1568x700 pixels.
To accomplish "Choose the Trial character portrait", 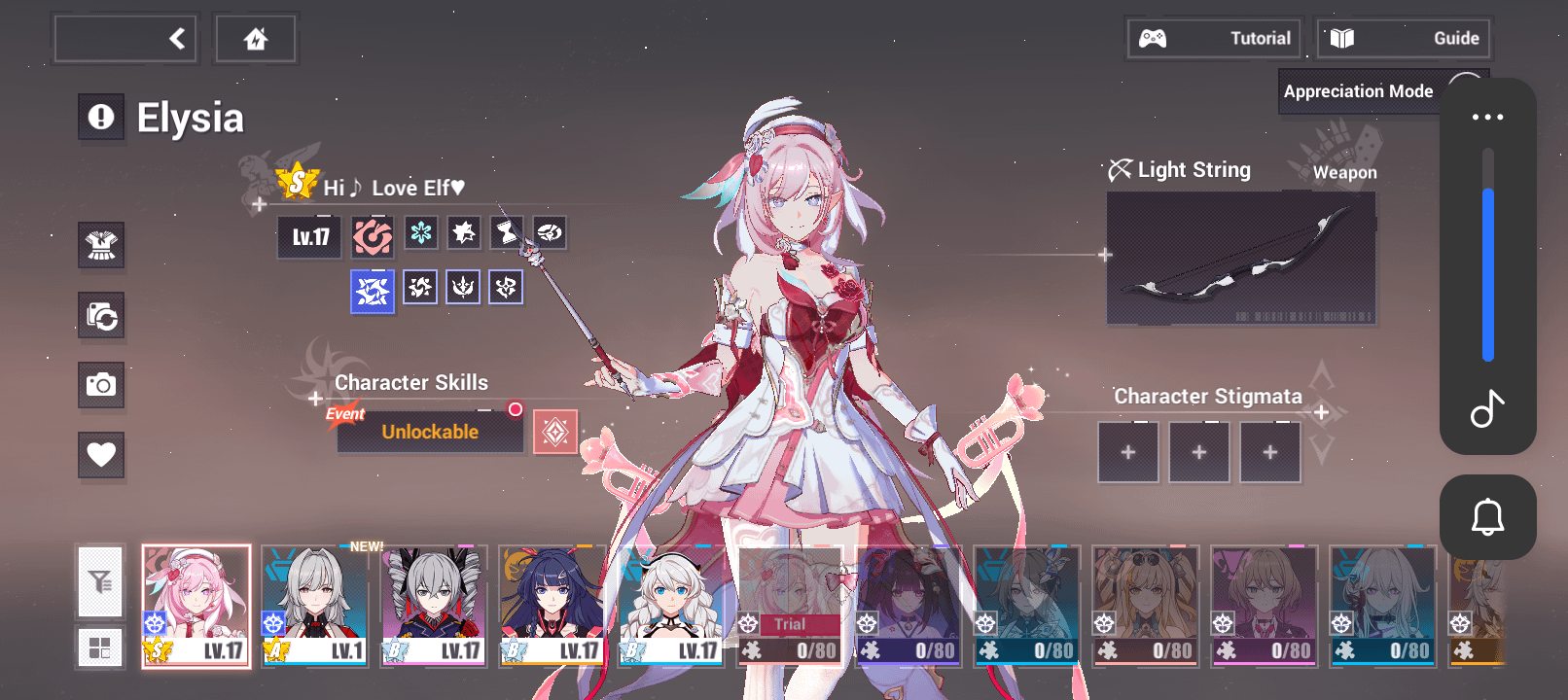I will click(x=789, y=606).
